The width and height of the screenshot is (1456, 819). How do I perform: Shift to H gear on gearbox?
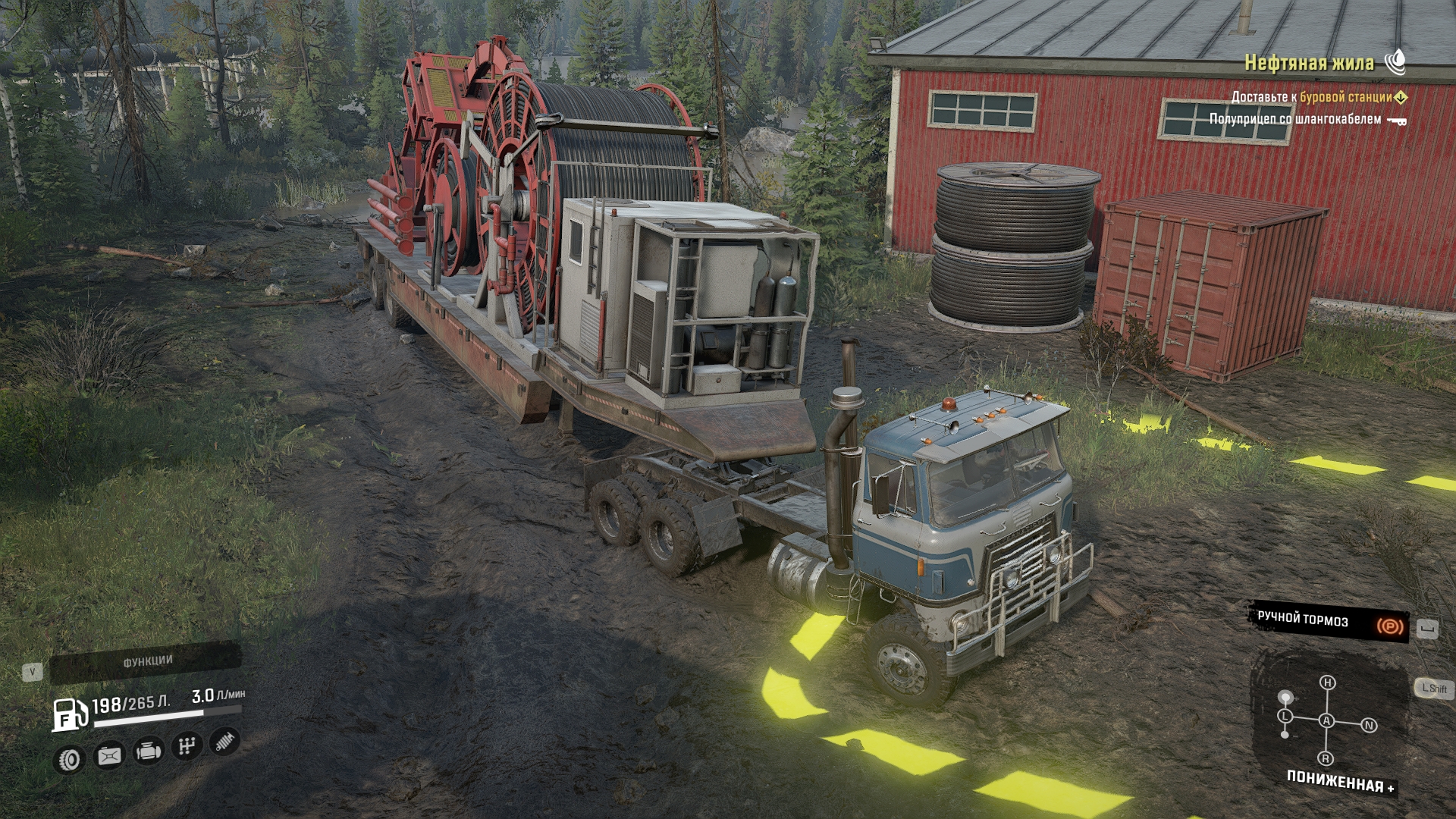pos(1327,682)
